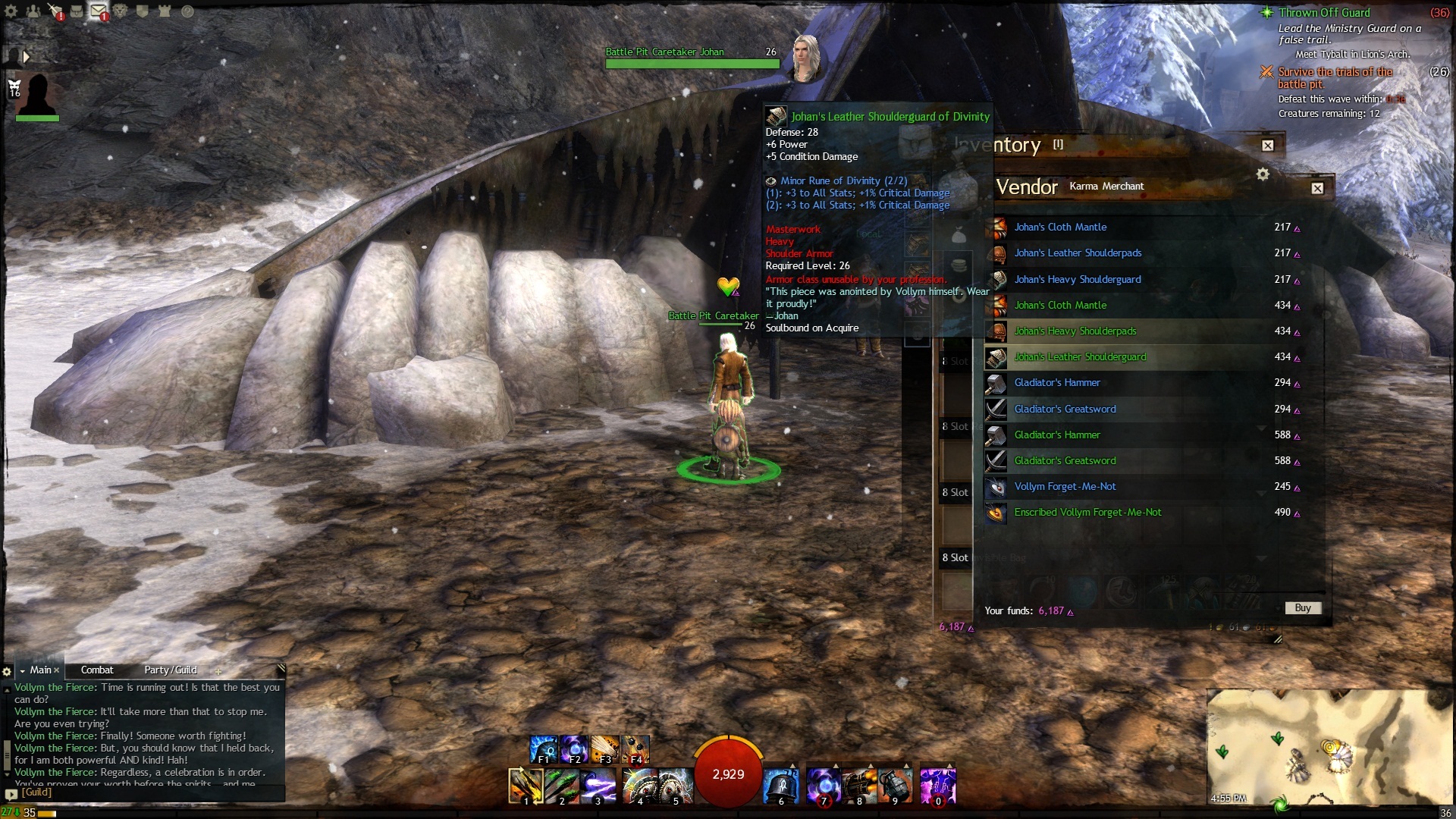Open the chat options gear
The width and height of the screenshot is (1456, 819).
tap(7, 672)
